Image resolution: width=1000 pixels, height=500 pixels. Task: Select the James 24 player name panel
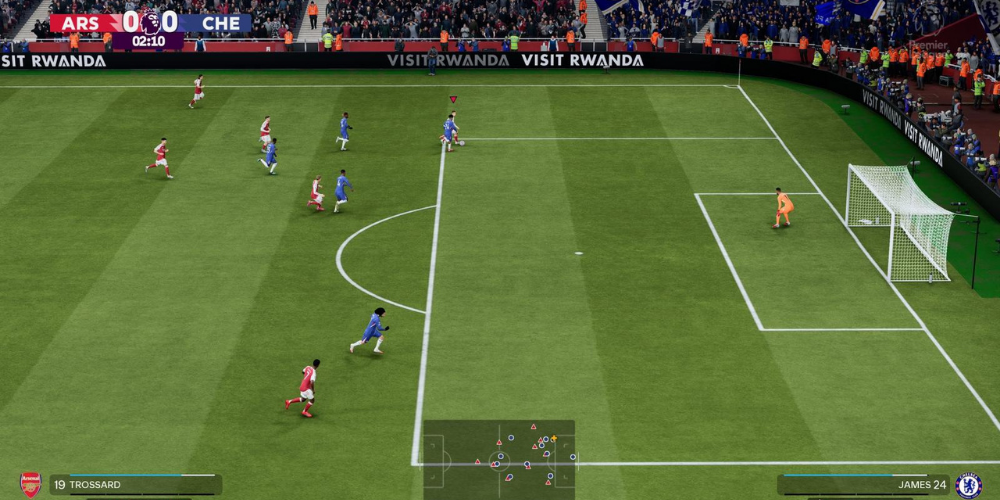[864, 485]
